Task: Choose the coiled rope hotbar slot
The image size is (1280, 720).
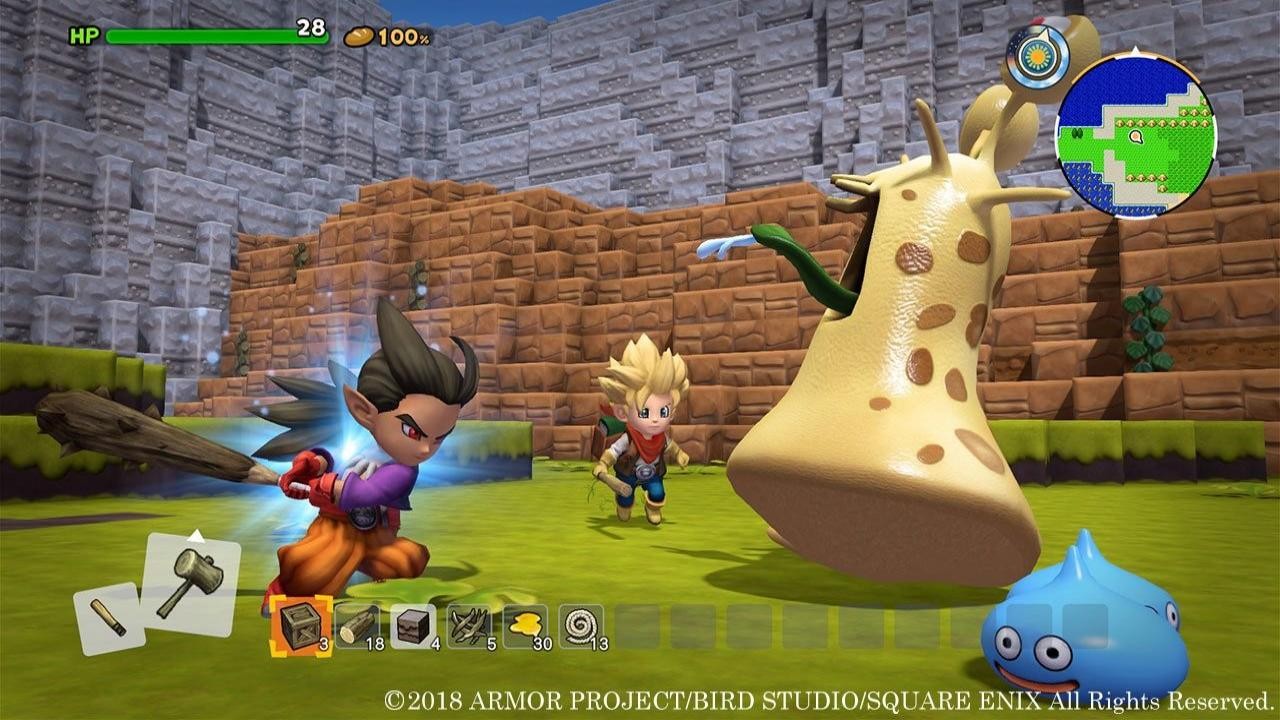Action: coord(581,626)
